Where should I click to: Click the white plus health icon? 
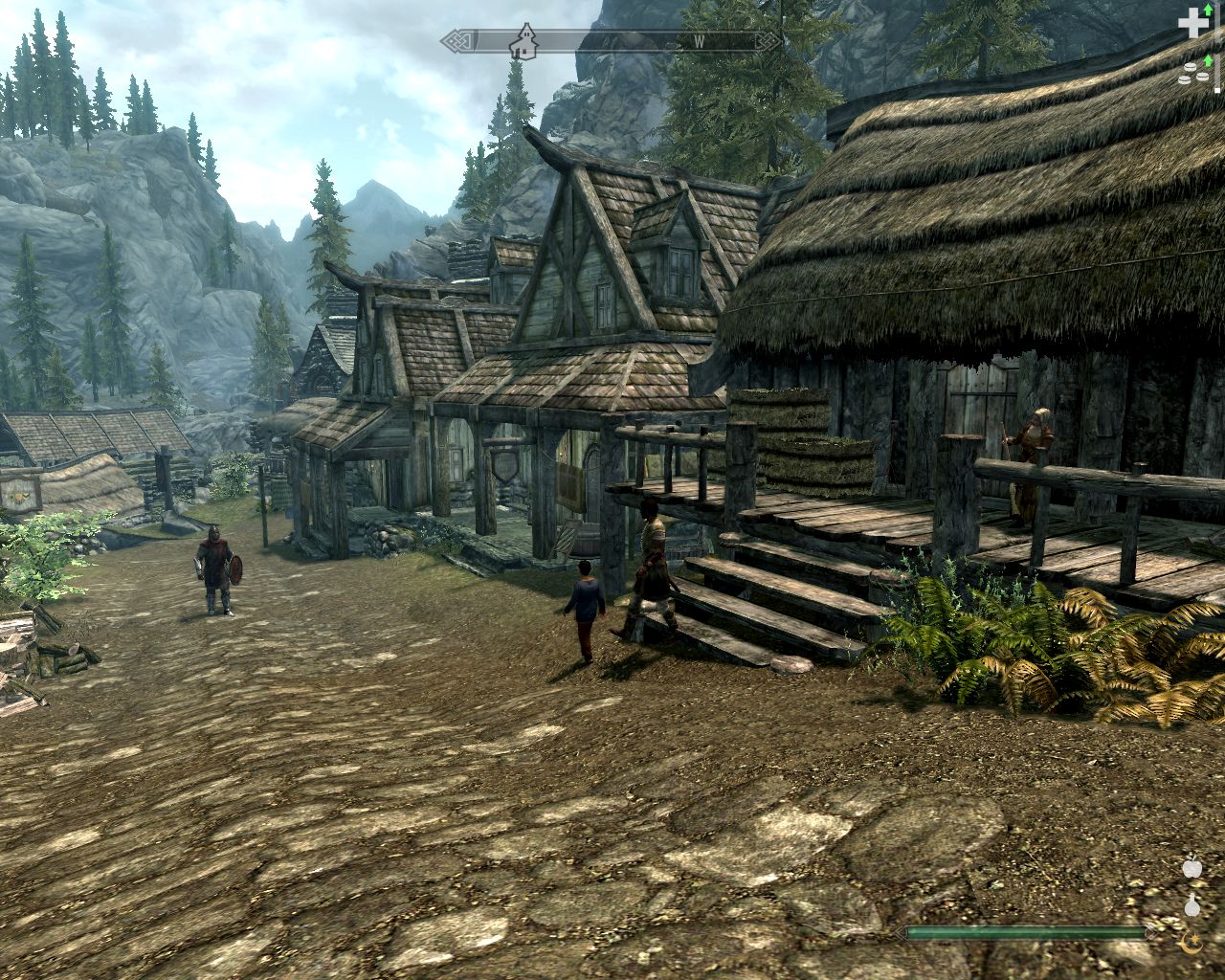point(1192,23)
